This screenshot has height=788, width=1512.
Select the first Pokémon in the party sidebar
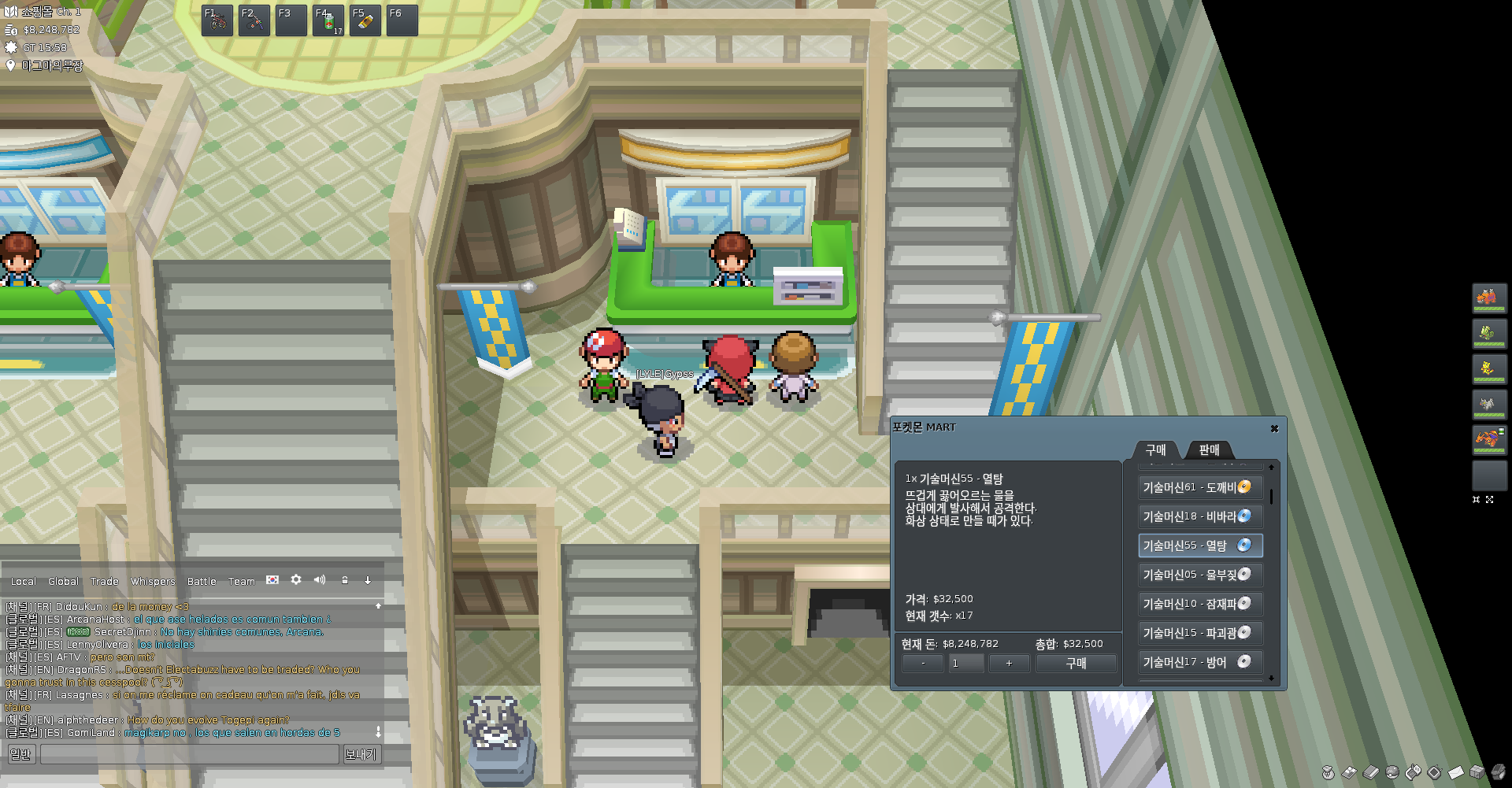click(x=1488, y=298)
